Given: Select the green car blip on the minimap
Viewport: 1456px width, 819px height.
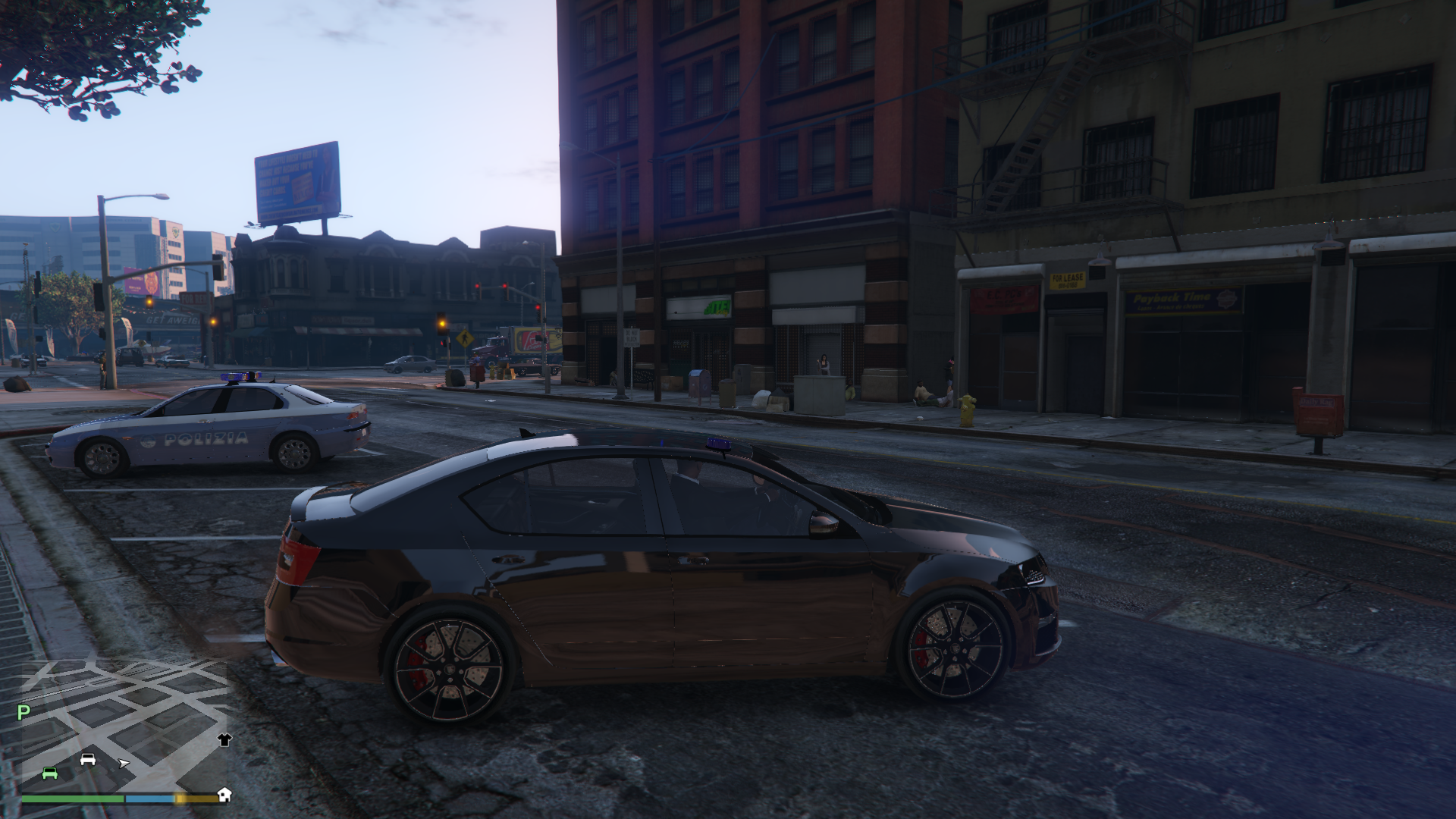Looking at the screenshot, I should pyautogui.click(x=50, y=773).
